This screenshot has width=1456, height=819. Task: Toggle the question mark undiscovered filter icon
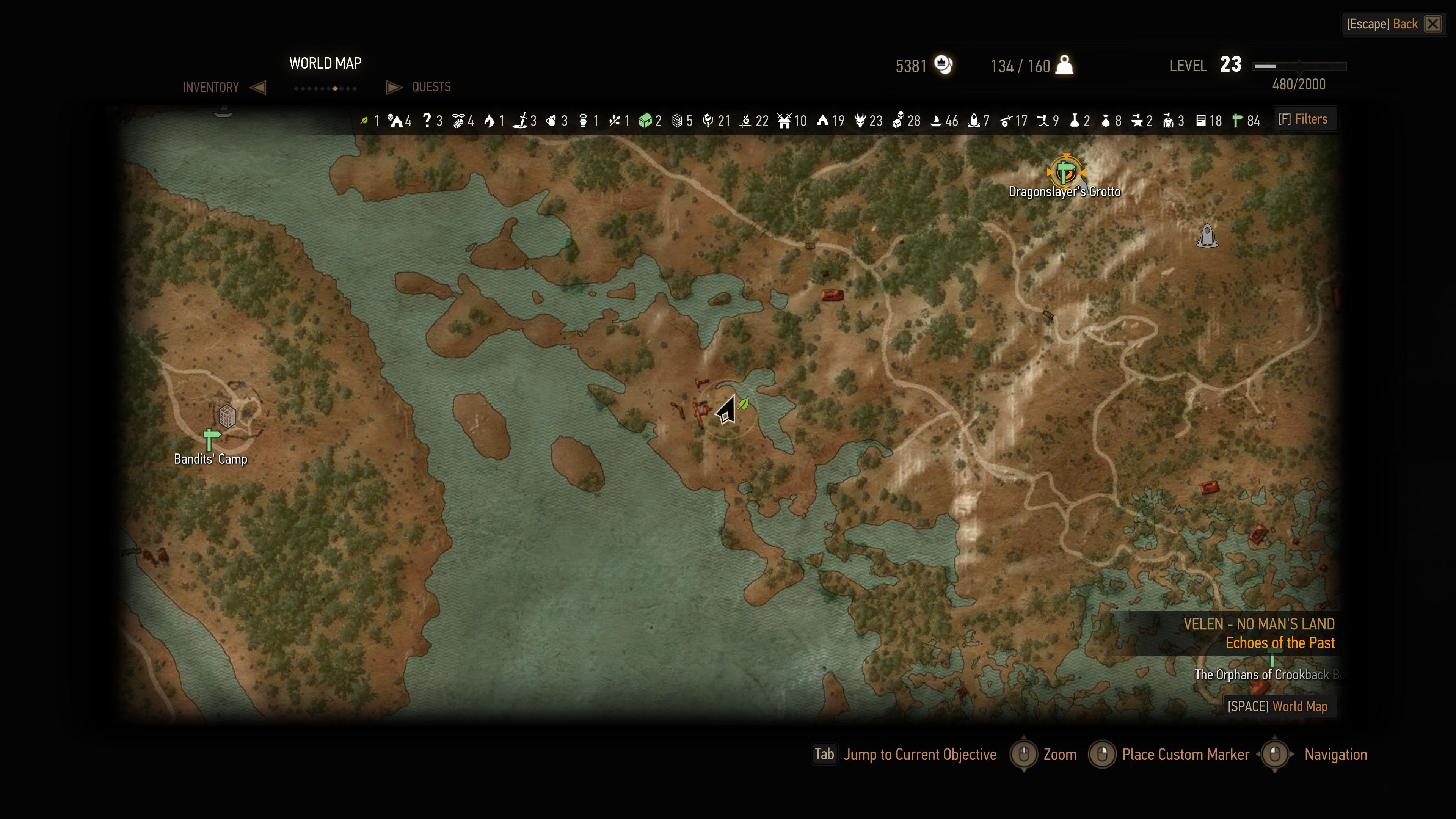pos(427,121)
